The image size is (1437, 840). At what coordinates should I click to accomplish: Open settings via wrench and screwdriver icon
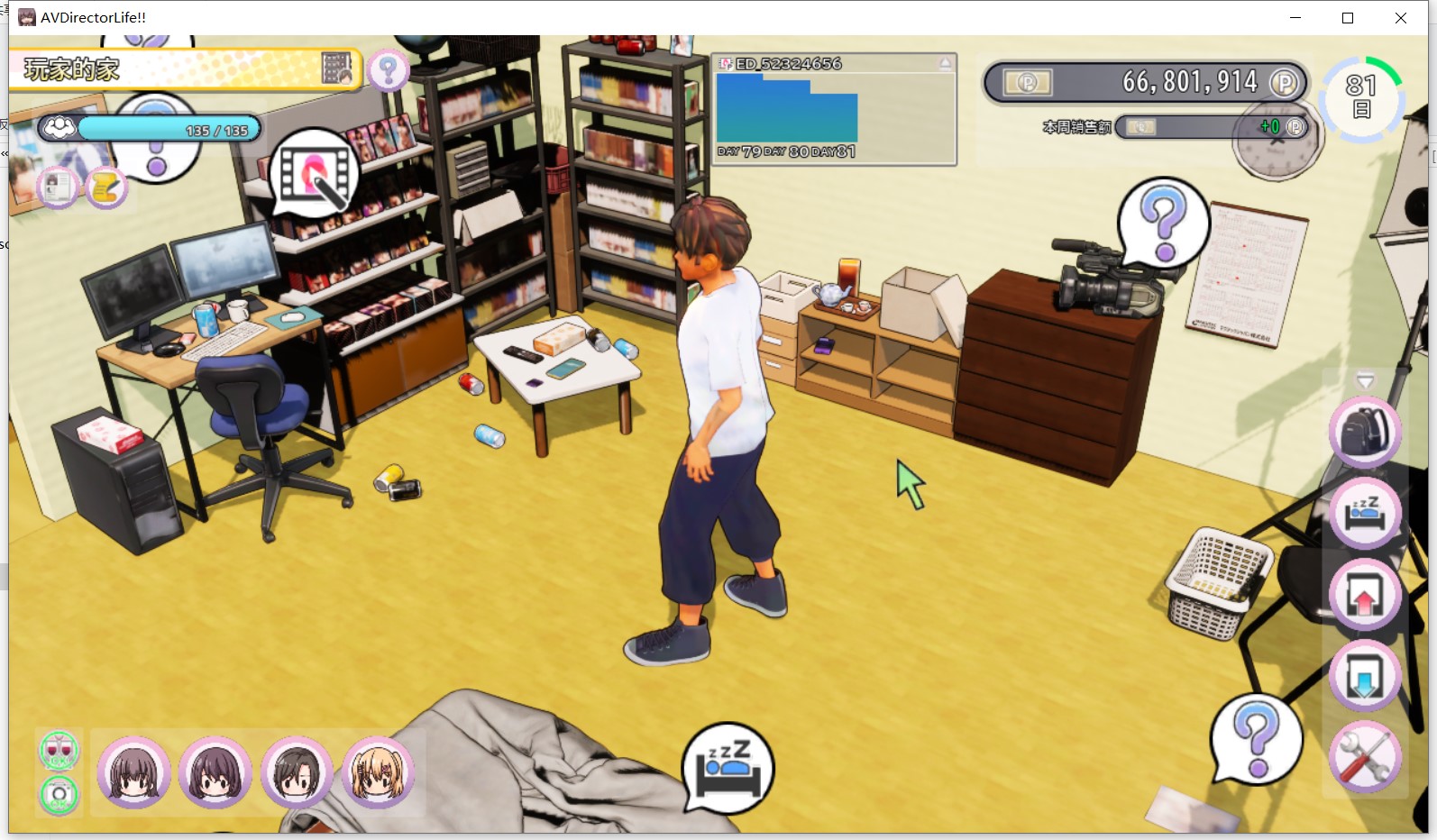click(1365, 757)
